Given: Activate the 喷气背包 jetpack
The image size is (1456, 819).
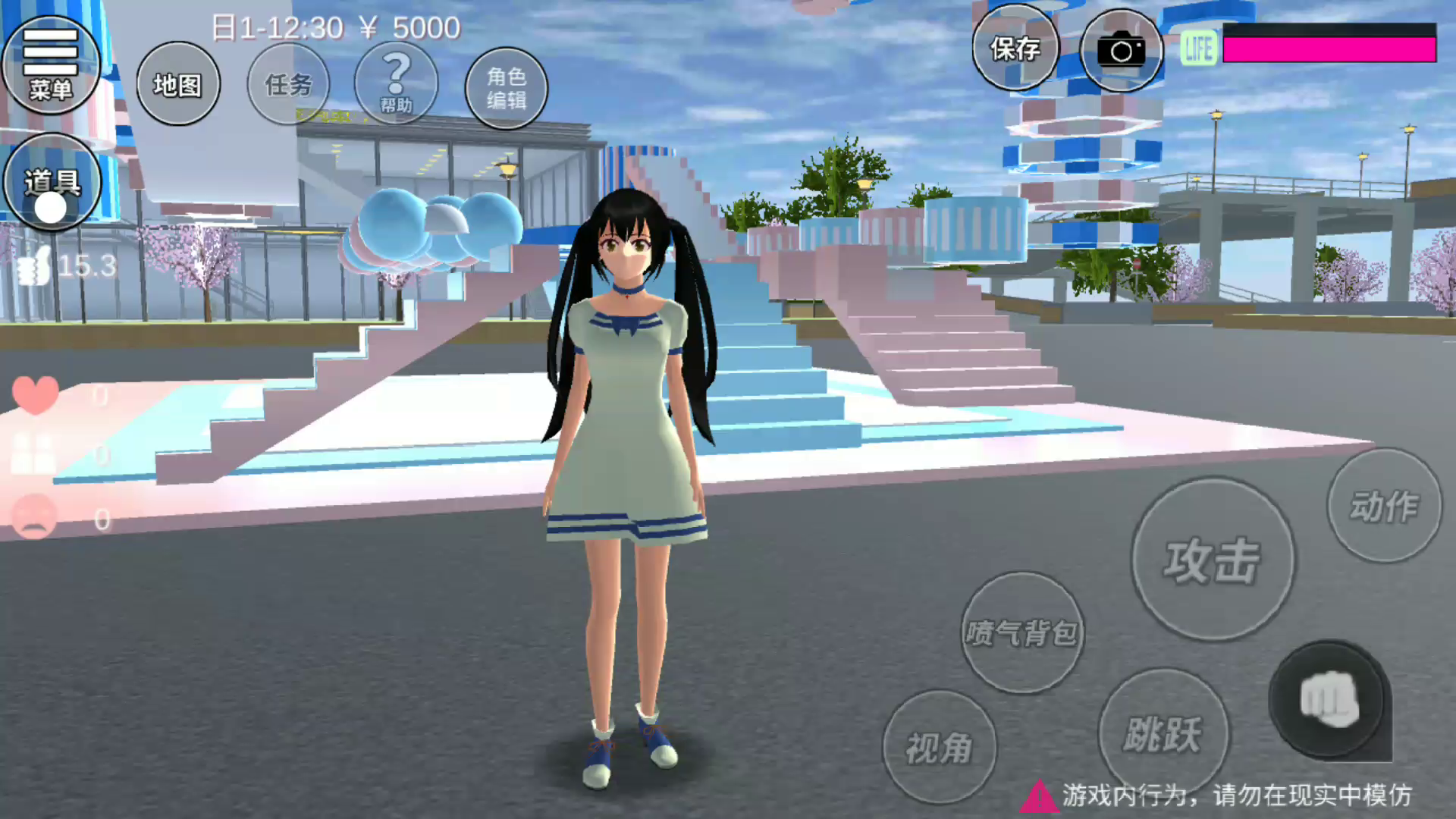Looking at the screenshot, I should (x=1021, y=632).
